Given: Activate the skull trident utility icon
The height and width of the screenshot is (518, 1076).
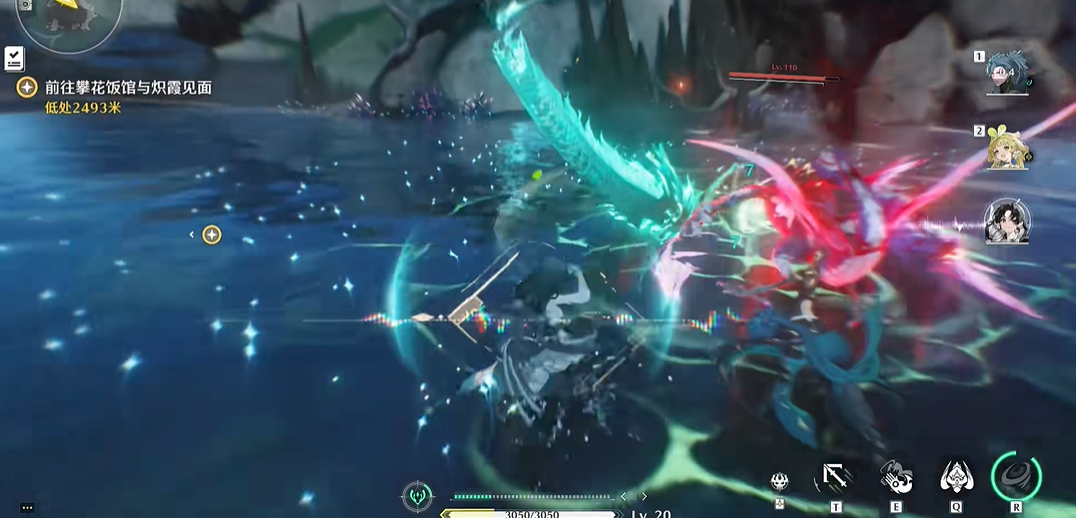Looking at the screenshot, I should 781,482.
